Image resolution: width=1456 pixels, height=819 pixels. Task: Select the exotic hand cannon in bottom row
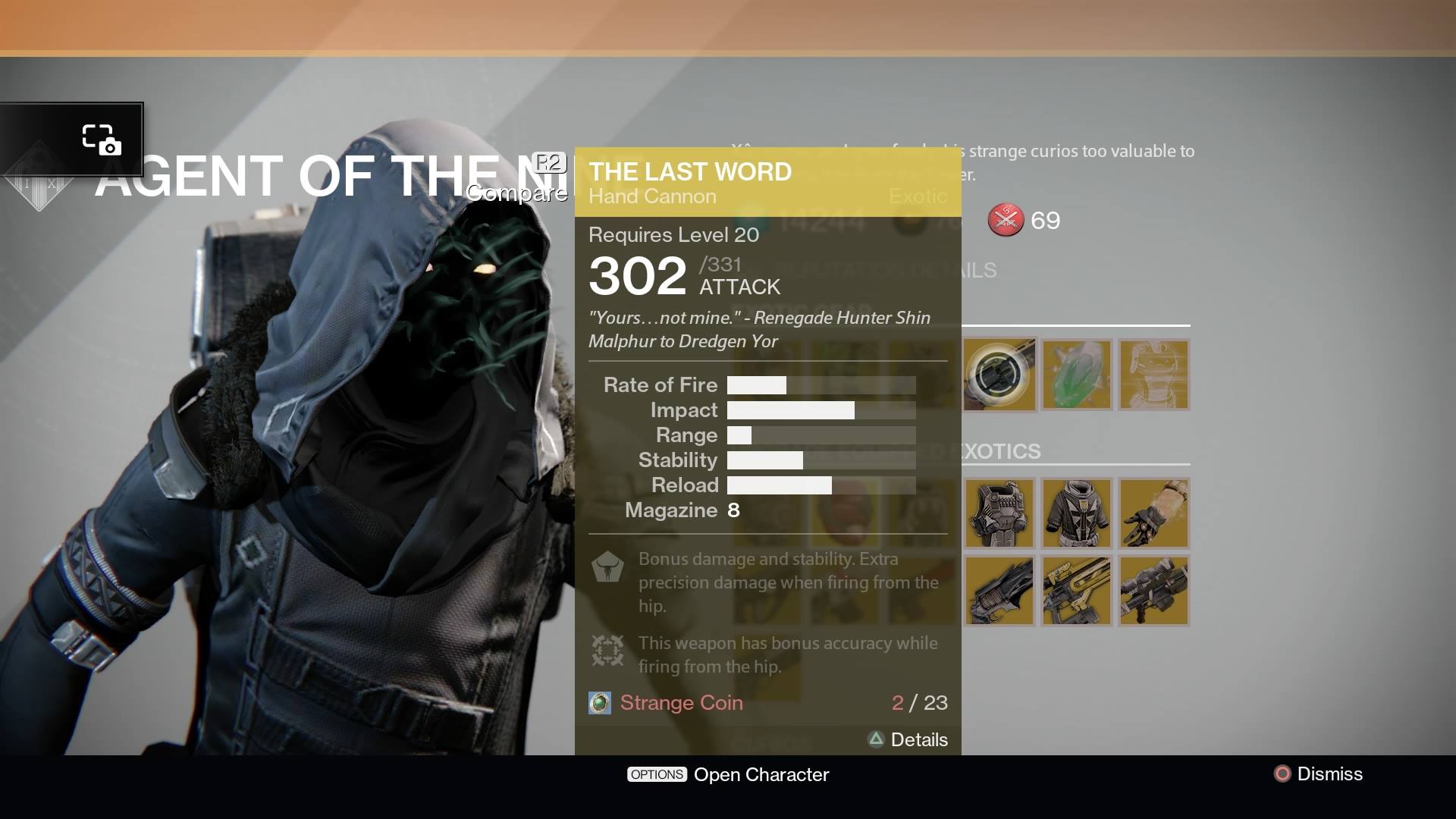click(999, 591)
